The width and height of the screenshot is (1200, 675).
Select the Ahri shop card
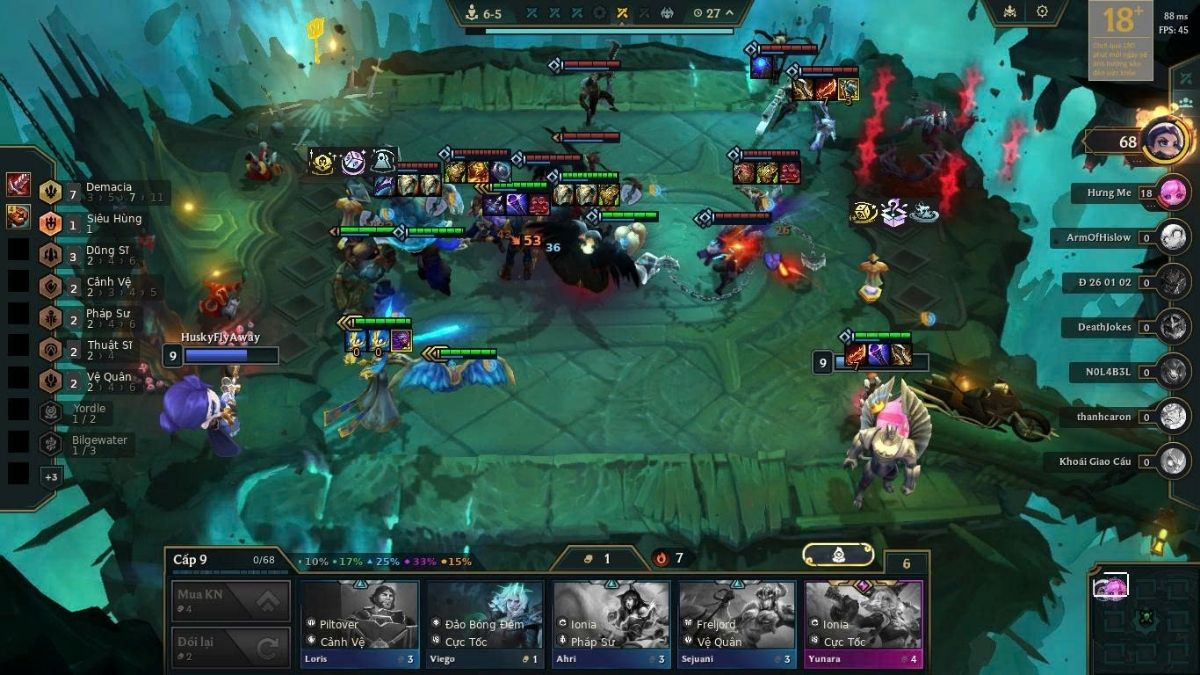[612, 622]
